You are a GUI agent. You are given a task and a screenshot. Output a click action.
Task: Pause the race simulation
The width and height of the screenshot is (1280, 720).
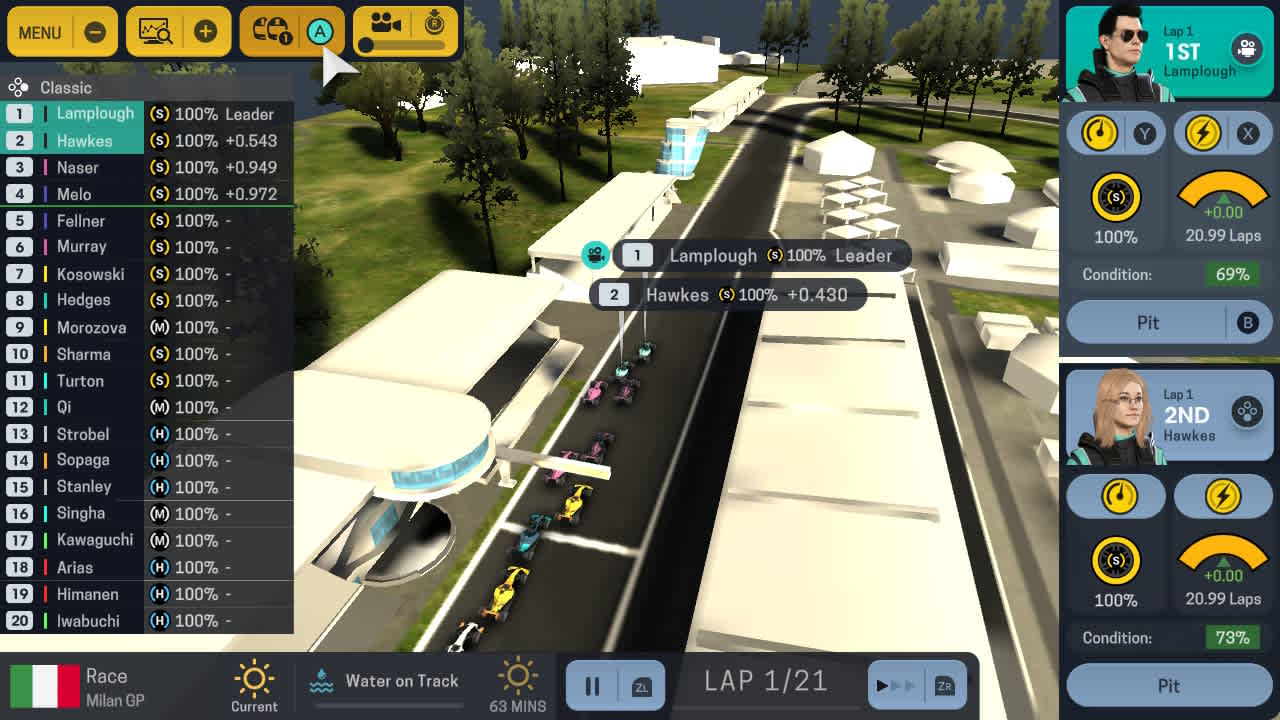592,685
